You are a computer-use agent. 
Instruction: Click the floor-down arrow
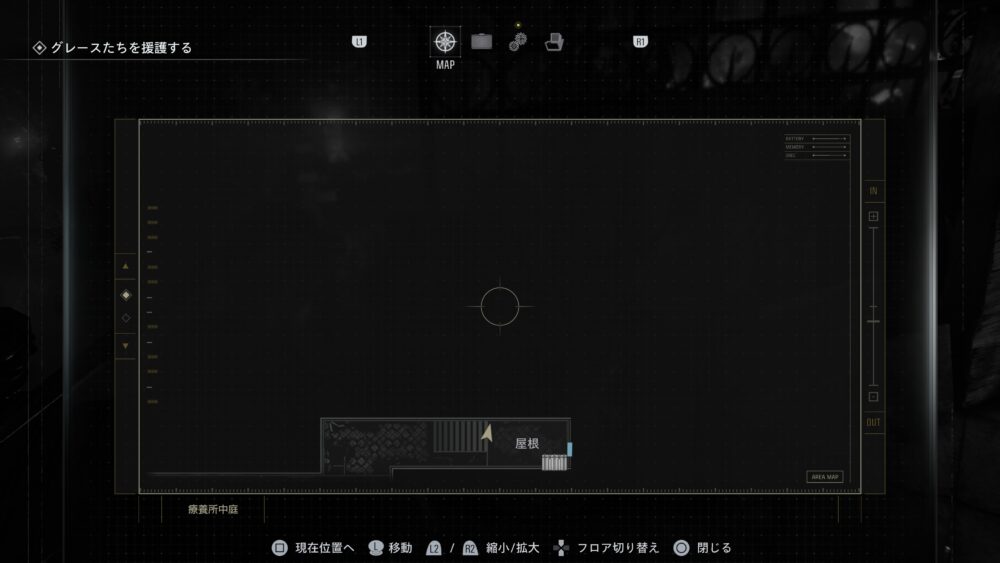coord(126,346)
